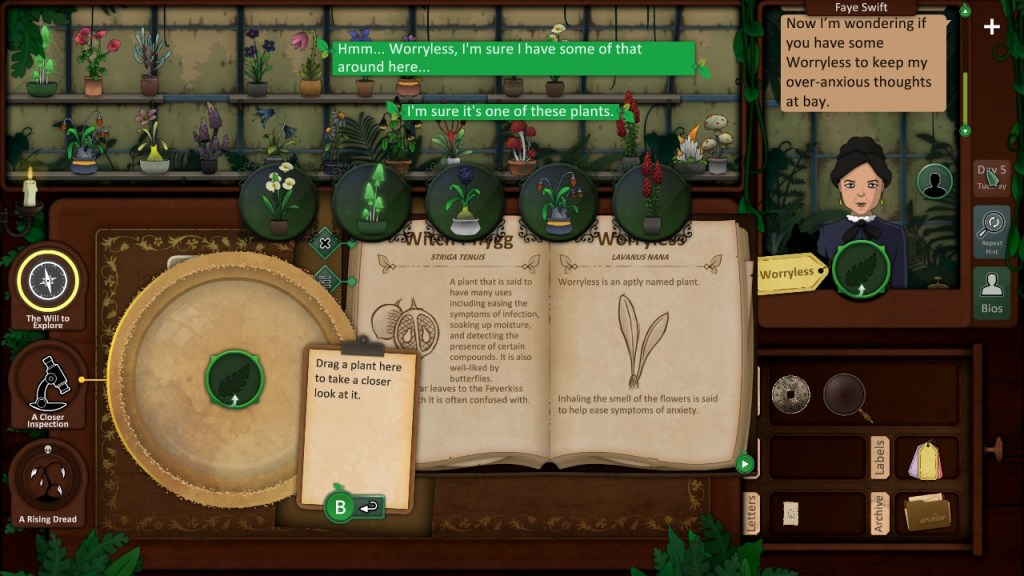Open the letter in the Letters drawer
The height and width of the screenshot is (576, 1024).
790,511
